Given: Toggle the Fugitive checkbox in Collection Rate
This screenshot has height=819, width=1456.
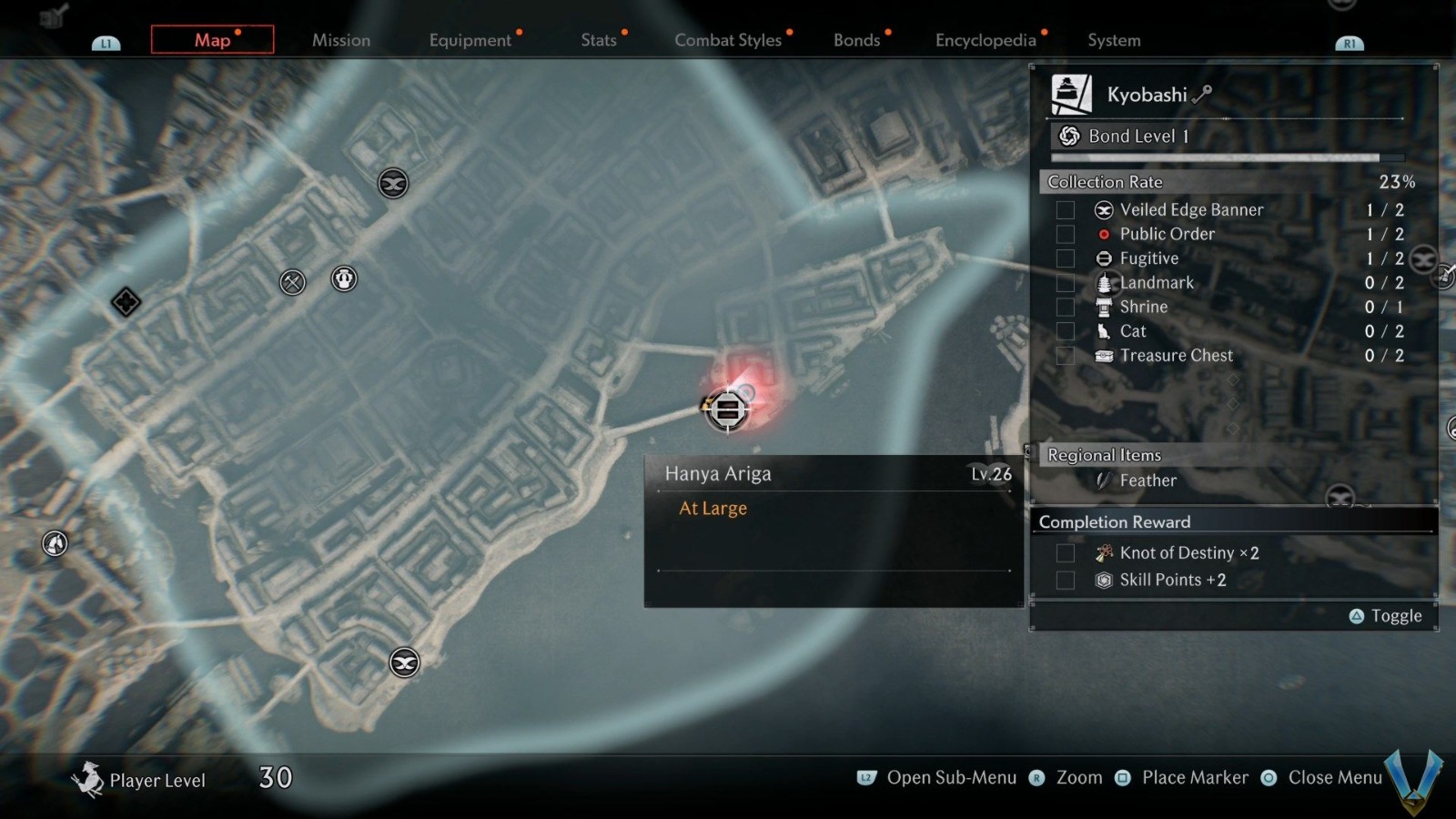Looking at the screenshot, I should click(x=1065, y=258).
